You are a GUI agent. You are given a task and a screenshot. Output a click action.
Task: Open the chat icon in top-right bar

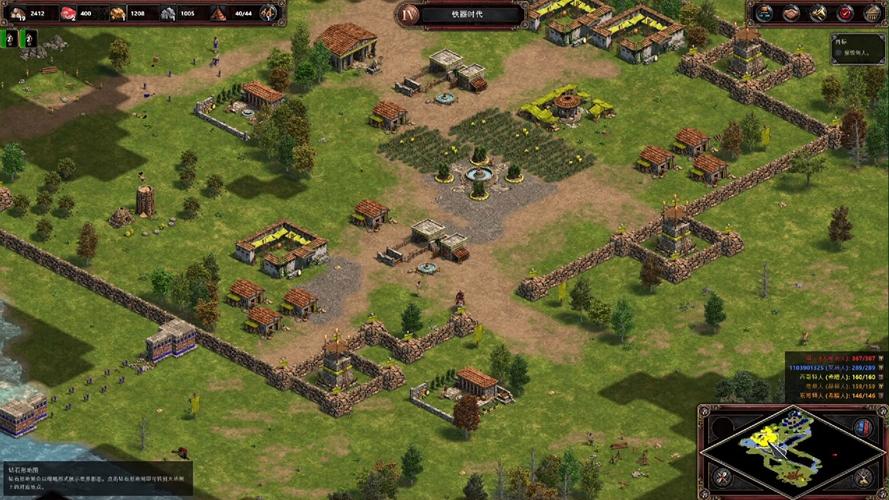[766, 13]
